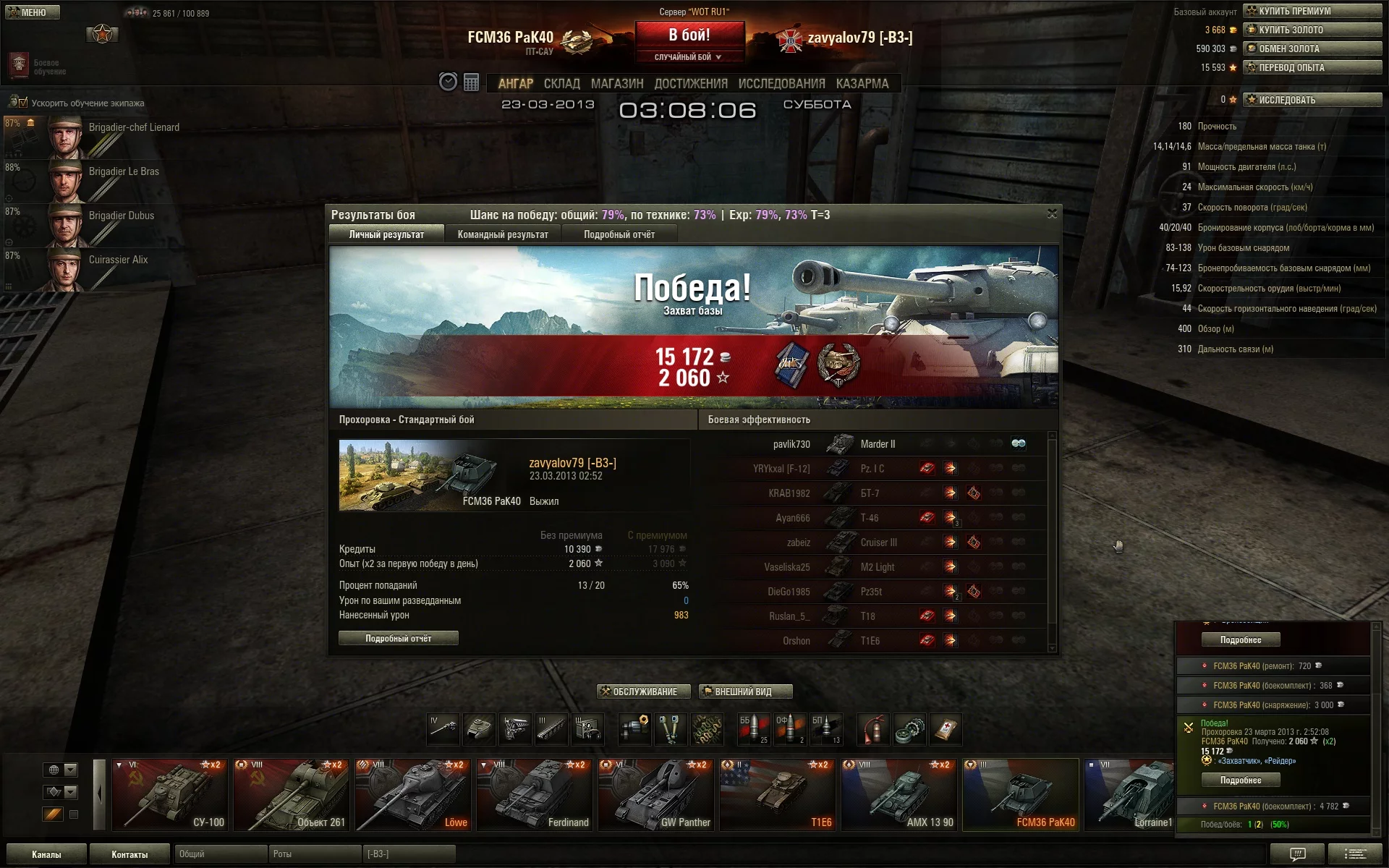Open the ВНЕШНИЙ ВИД appearance button
Viewport: 1389px width, 868px height.
(745, 692)
